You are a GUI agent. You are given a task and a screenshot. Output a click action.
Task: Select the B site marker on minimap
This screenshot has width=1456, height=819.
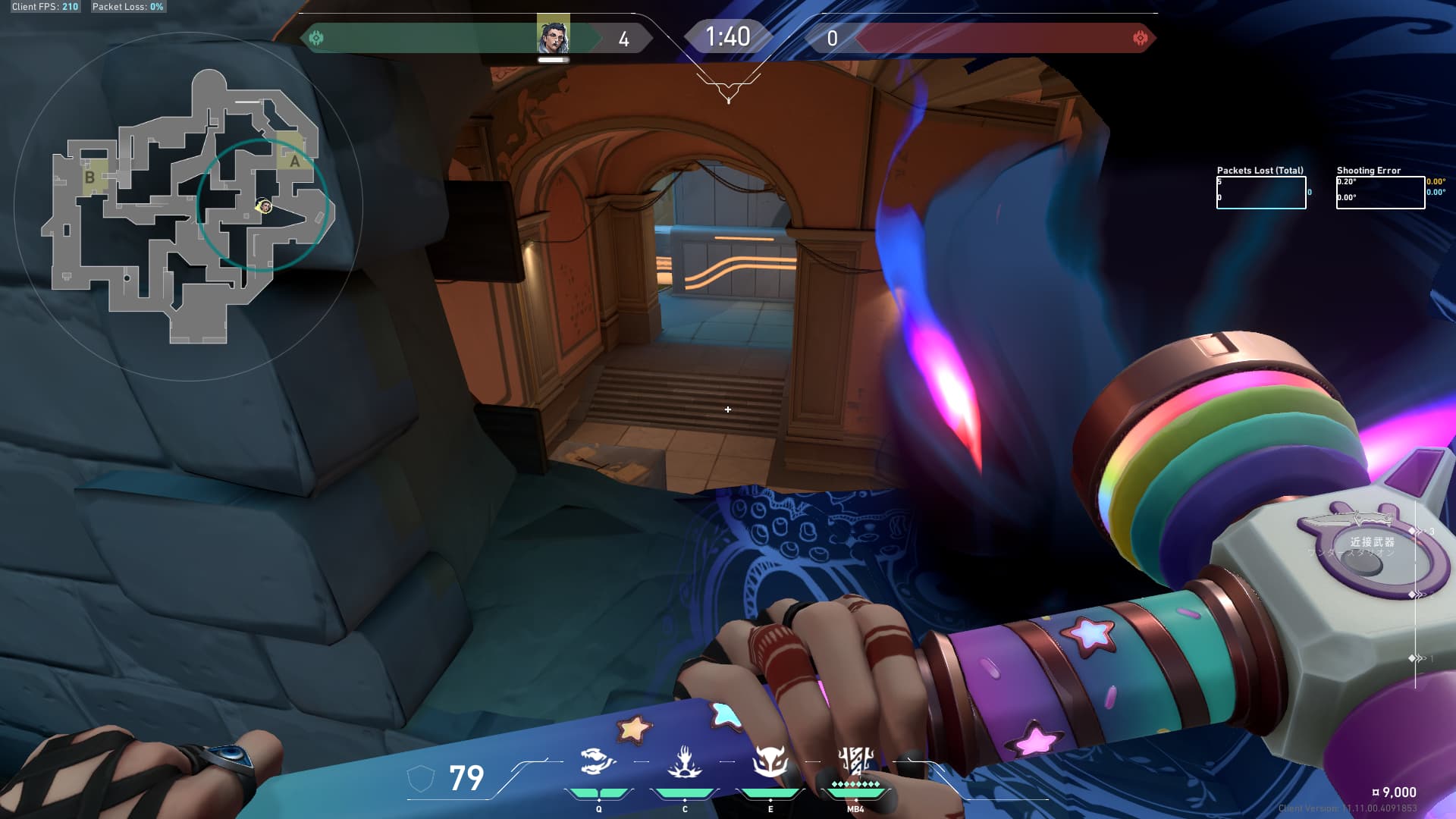tap(90, 177)
